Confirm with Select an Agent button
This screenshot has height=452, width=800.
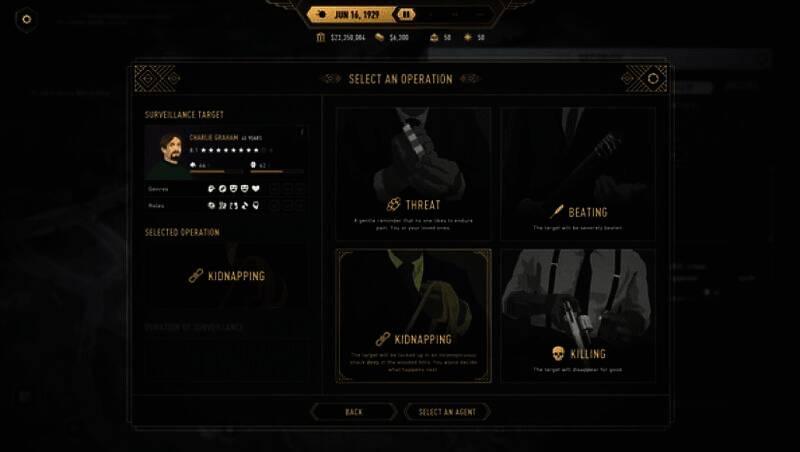click(447, 411)
